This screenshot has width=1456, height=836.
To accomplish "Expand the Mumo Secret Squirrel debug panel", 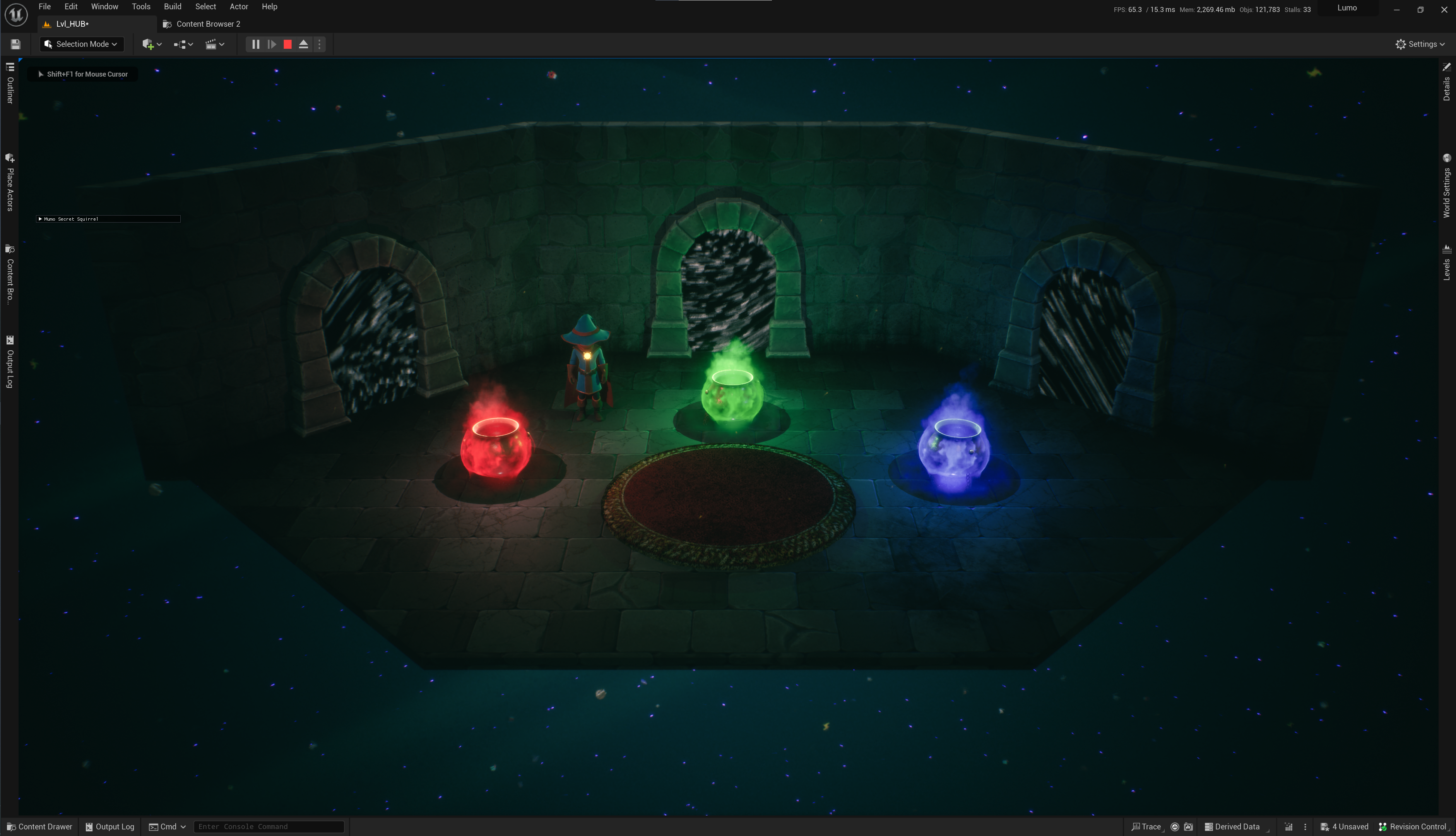I will coord(40,219).
